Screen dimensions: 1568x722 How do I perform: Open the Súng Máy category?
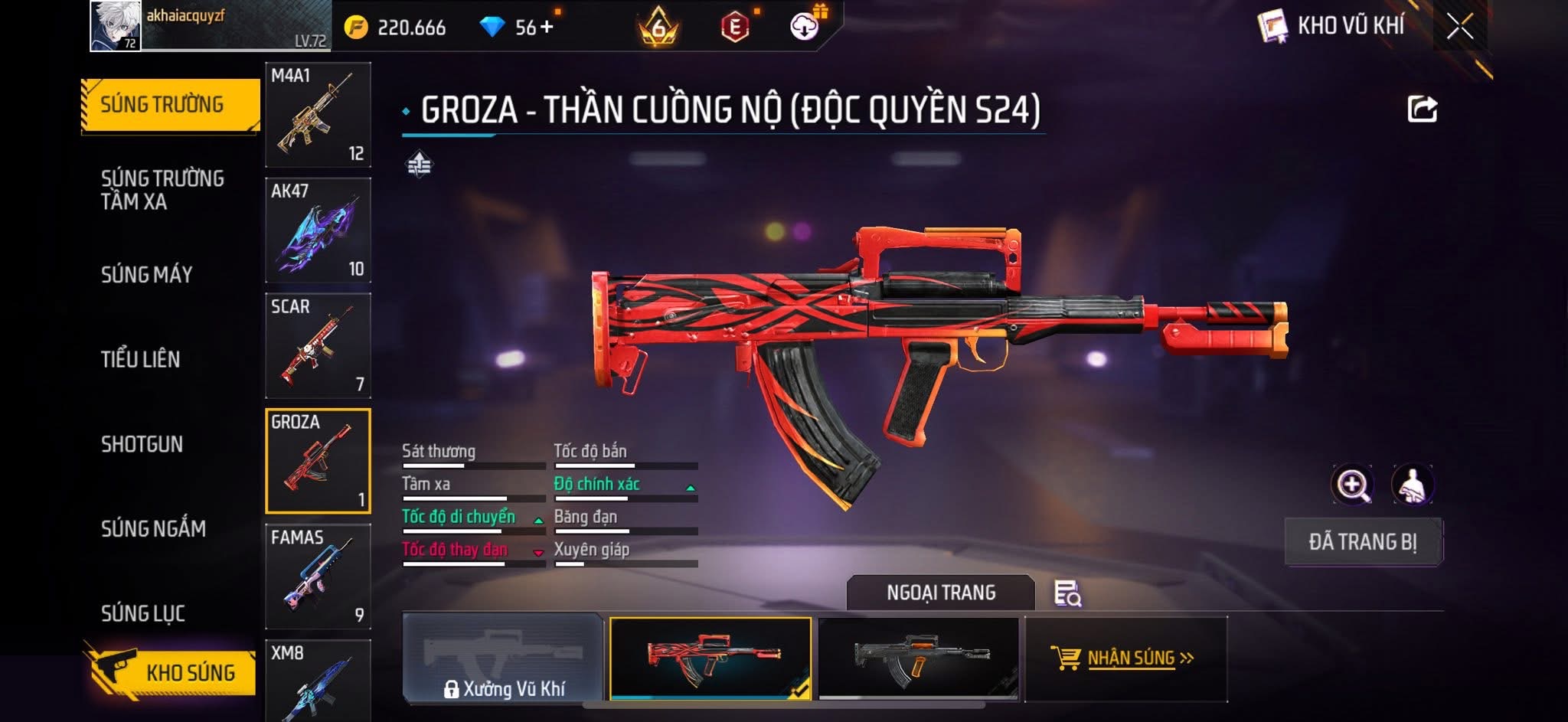(x=147, y=274)
